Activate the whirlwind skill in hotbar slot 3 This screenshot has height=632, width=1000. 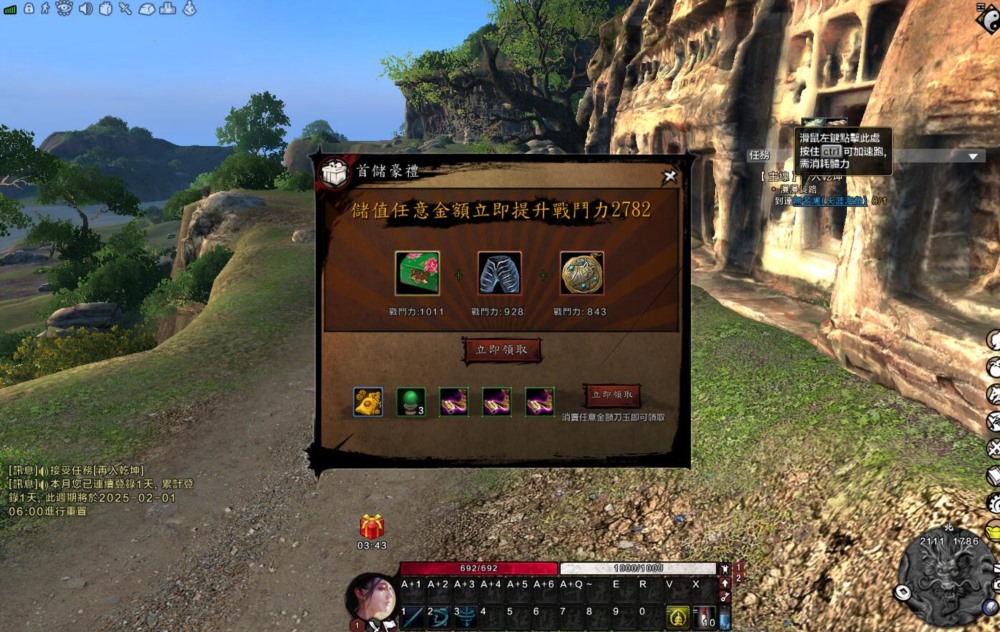point(465,616)
